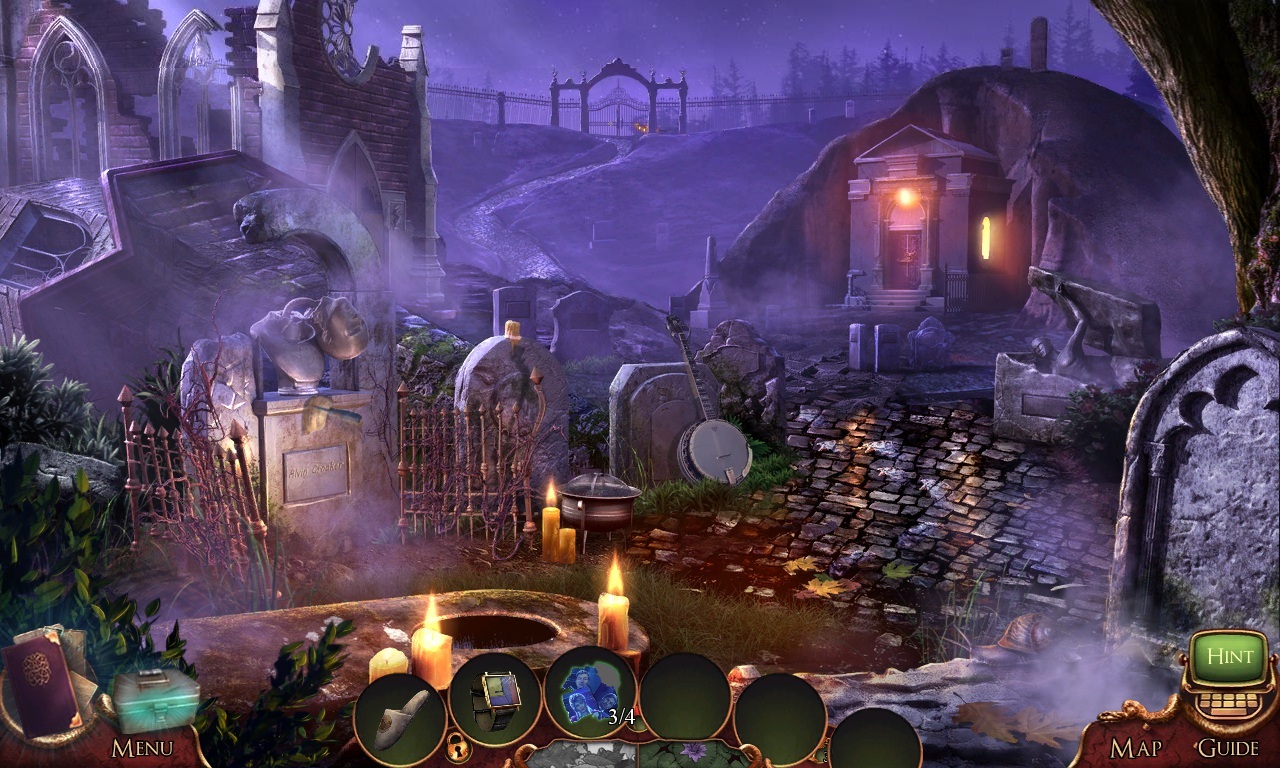Toggle the padlock to lock the inventory bar
The height and width of the screenshot is (768, 1280).
457,750
